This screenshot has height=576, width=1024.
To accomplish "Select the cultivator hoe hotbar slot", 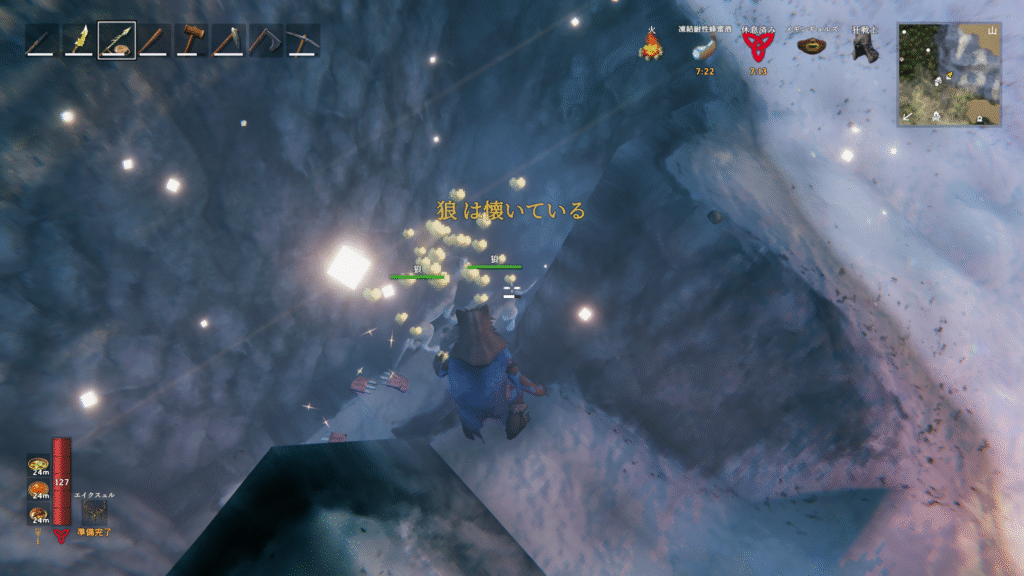I will pos(266,41).
